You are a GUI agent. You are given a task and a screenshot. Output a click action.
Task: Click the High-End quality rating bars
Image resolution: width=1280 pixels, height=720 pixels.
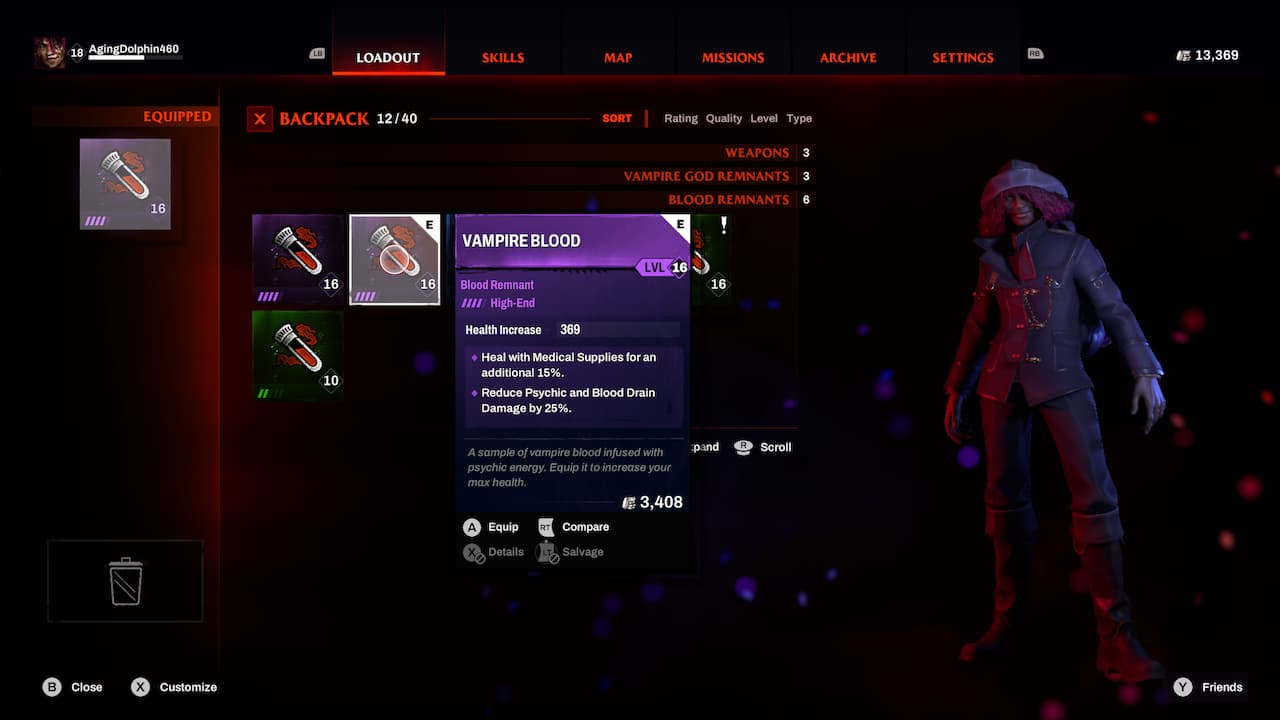[472, 303]
